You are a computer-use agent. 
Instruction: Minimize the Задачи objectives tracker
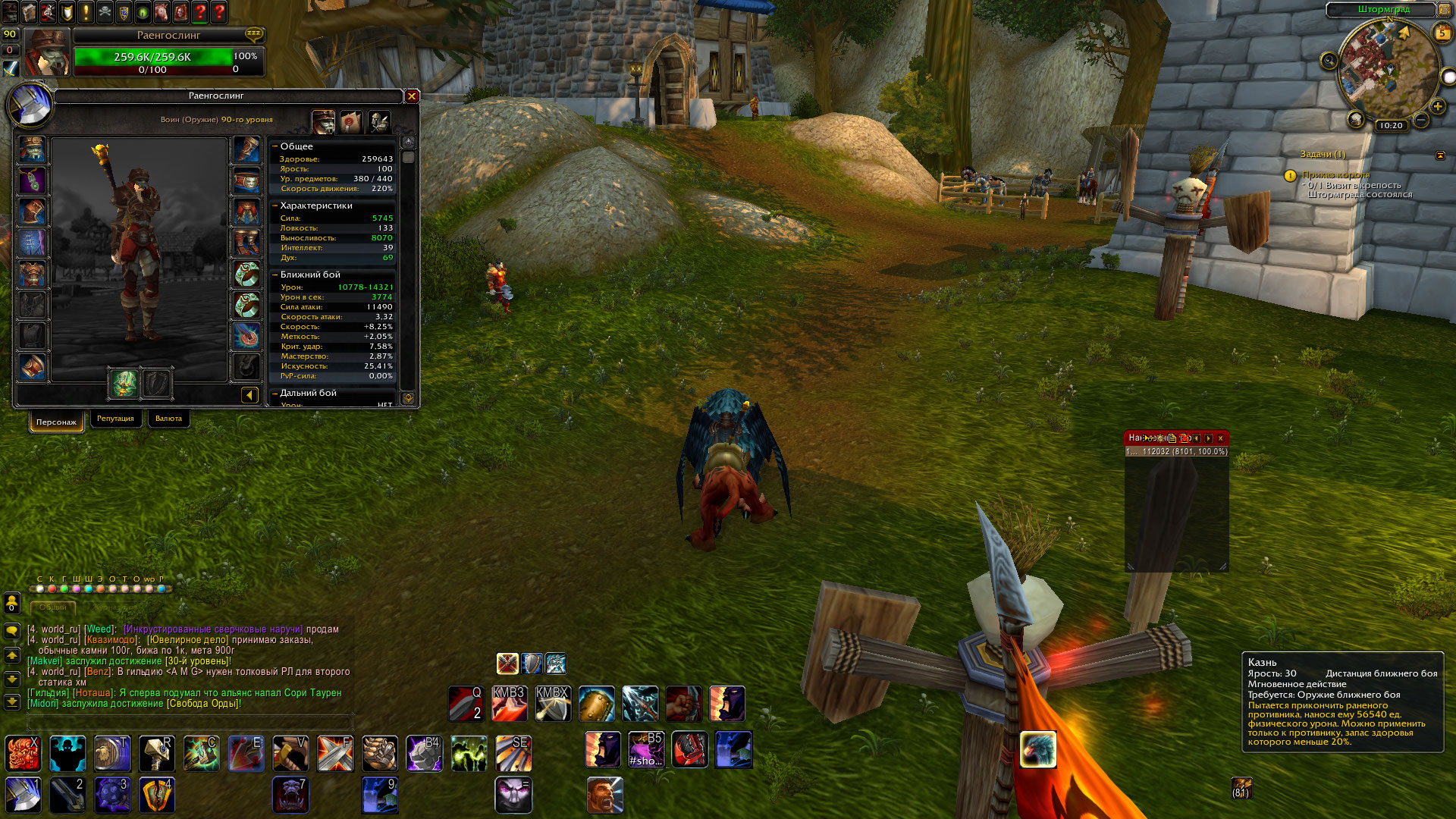1440,155
